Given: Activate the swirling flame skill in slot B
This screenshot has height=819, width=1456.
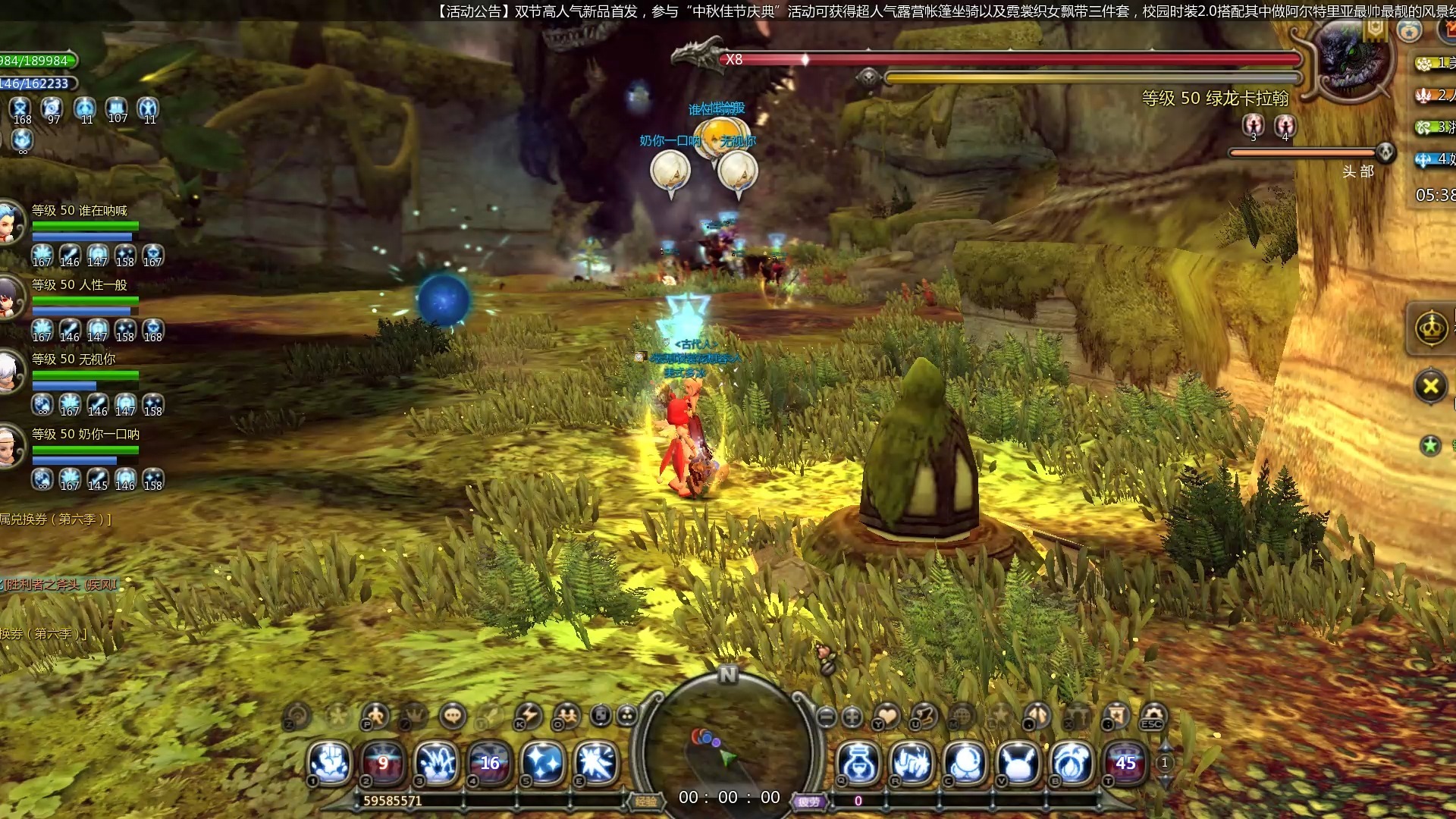Looking at the screenshot, I should tap(1072, 762).
